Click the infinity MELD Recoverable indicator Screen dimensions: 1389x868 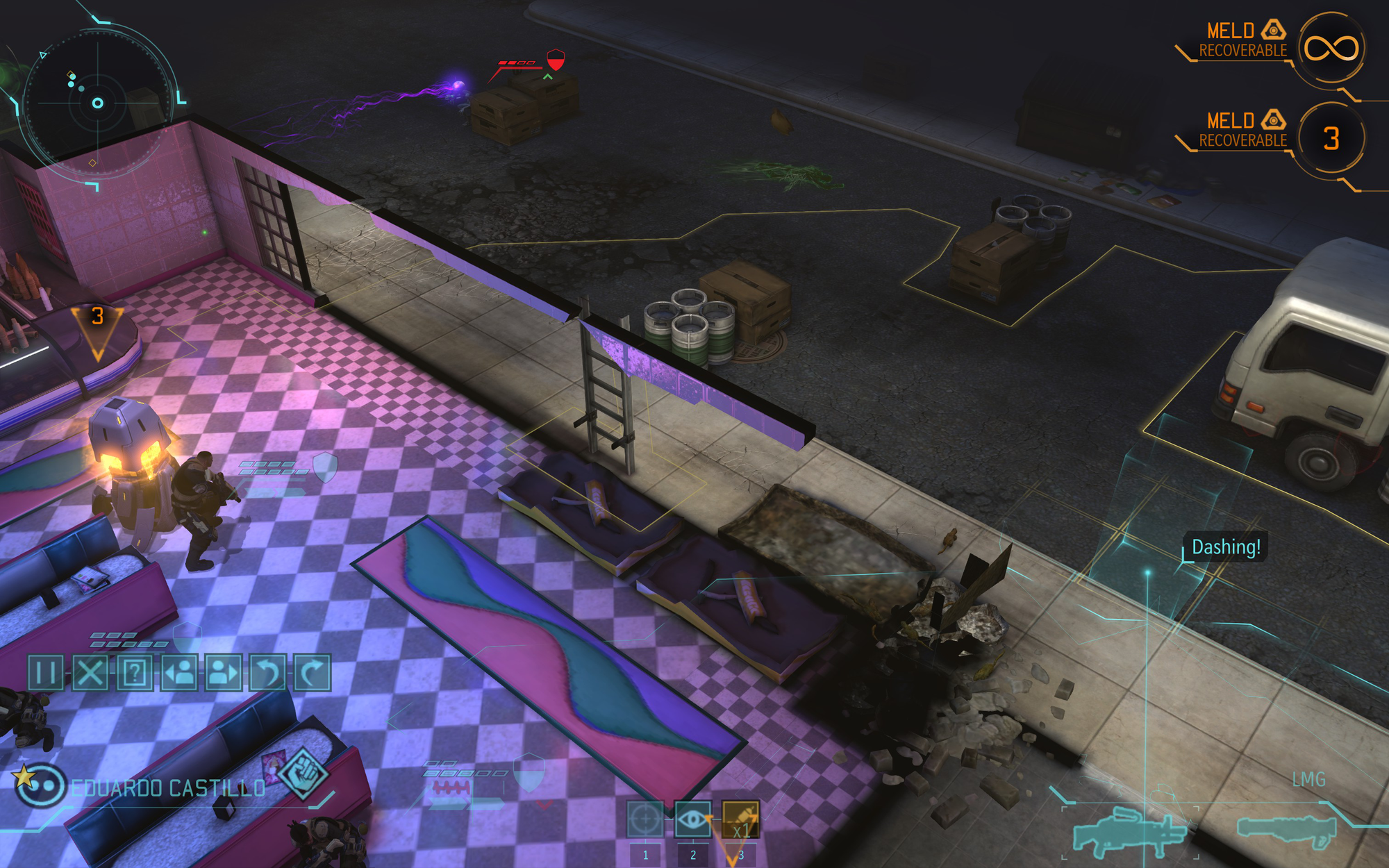(x=1333, y=50)
